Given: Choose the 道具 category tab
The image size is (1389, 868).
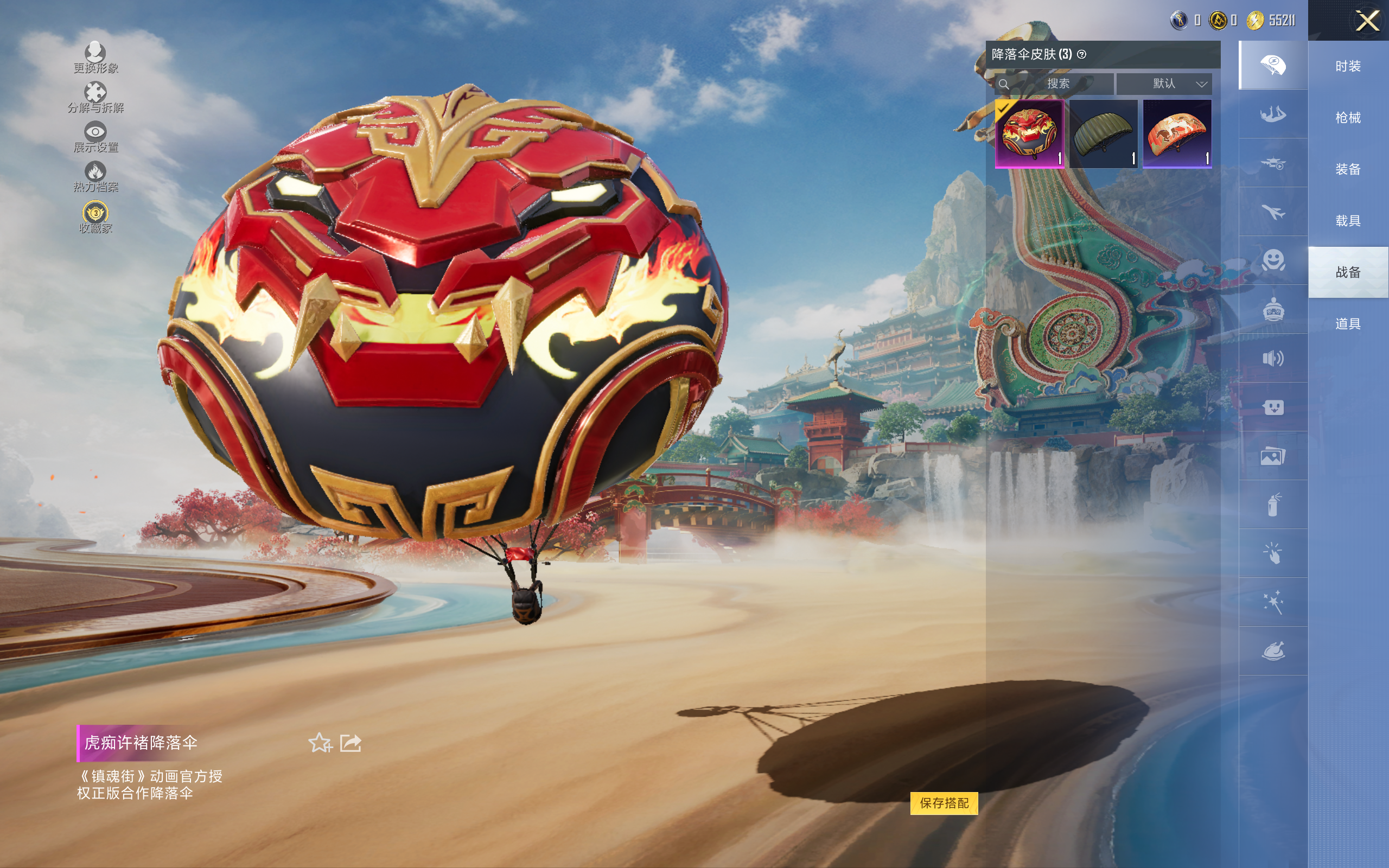Looking at the screenshot, I should pyautogui.click(x=1348, y=324).
